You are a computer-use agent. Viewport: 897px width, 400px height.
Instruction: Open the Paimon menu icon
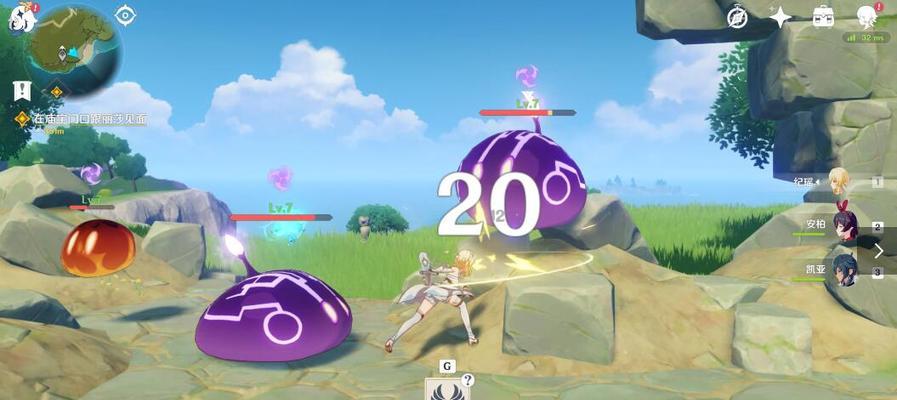pos(22,19)
